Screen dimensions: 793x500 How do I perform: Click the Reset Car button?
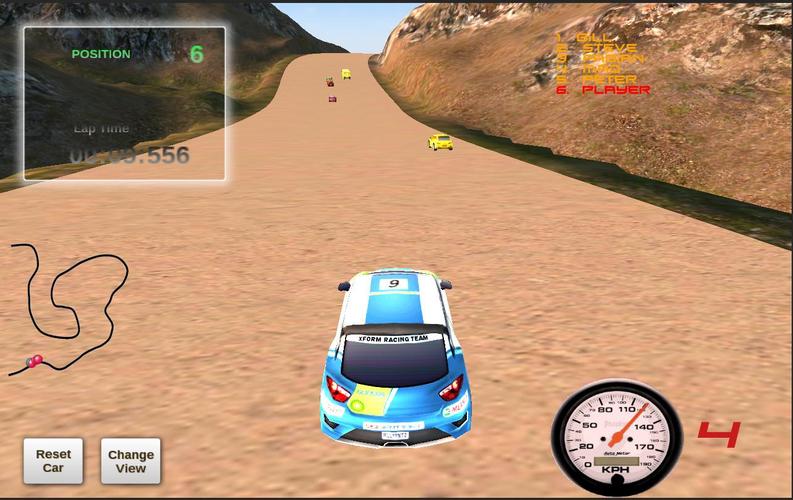coord(53,461)
